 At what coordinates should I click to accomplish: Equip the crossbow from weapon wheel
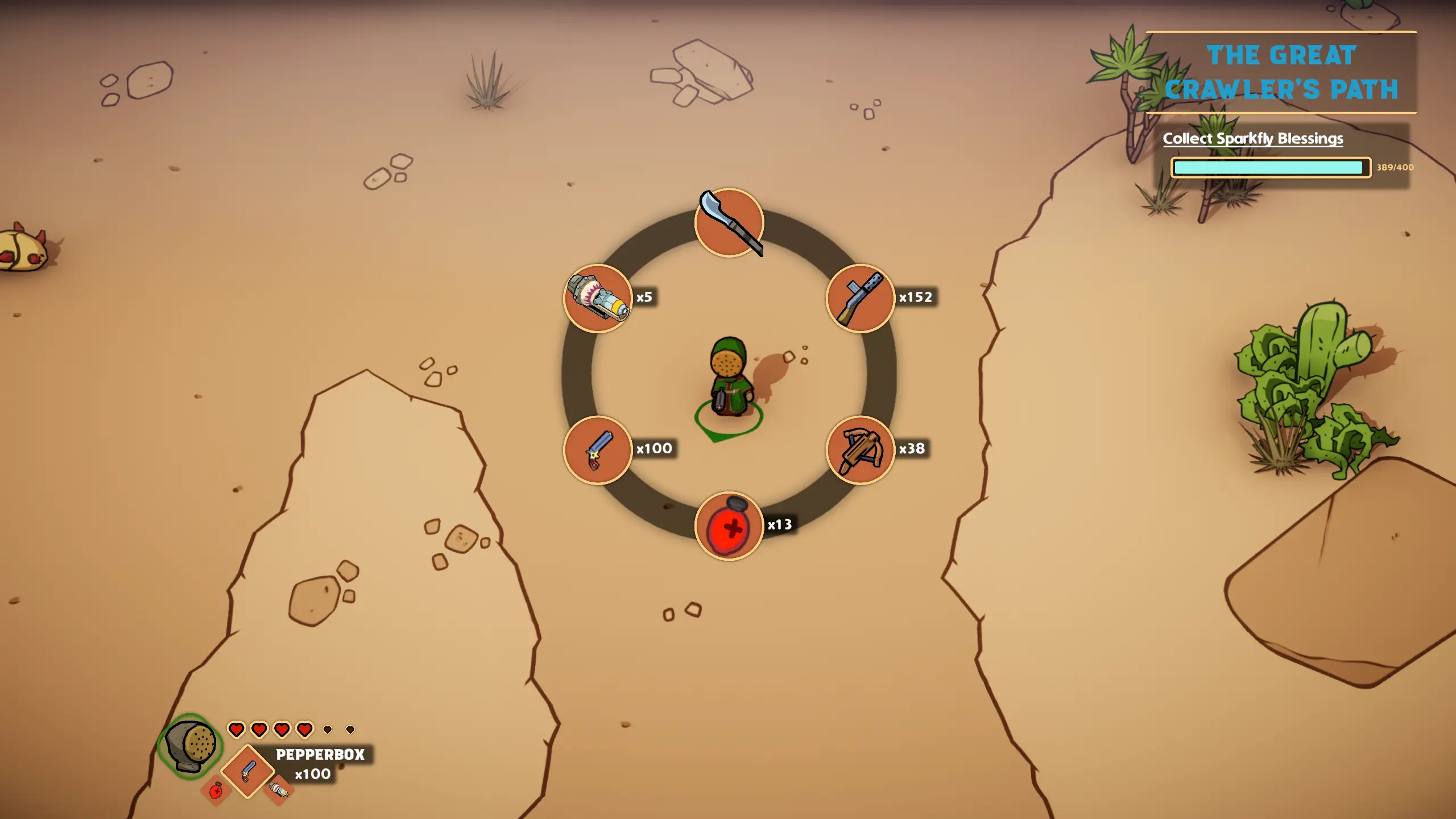(860, 450)
